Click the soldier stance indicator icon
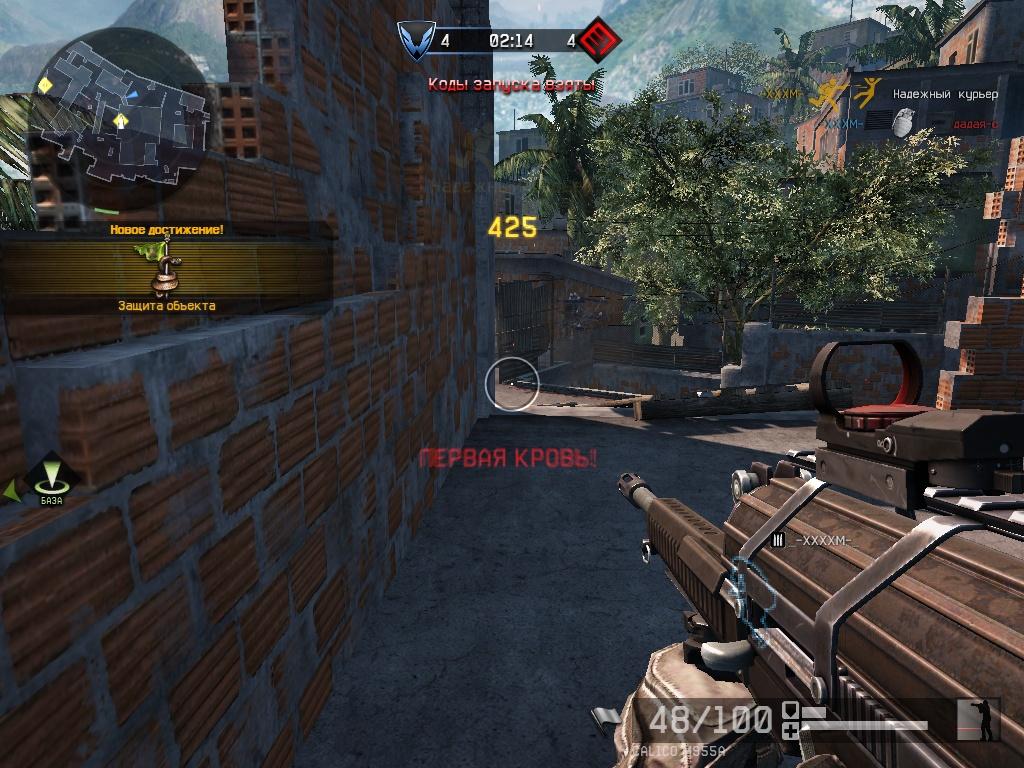1024x768 pixels. [x=978, y=720]
